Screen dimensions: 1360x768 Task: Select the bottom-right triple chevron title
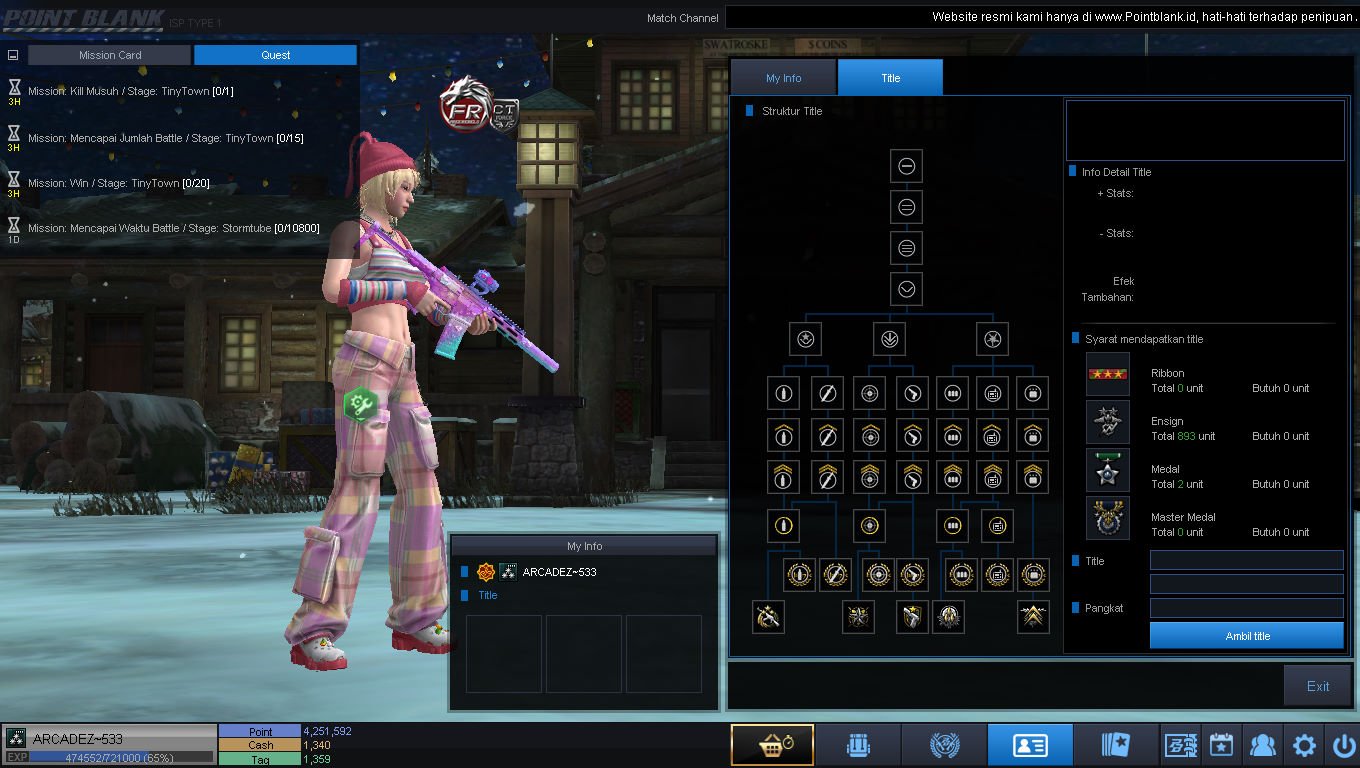pyautogui.click(x=1033, y=617)
